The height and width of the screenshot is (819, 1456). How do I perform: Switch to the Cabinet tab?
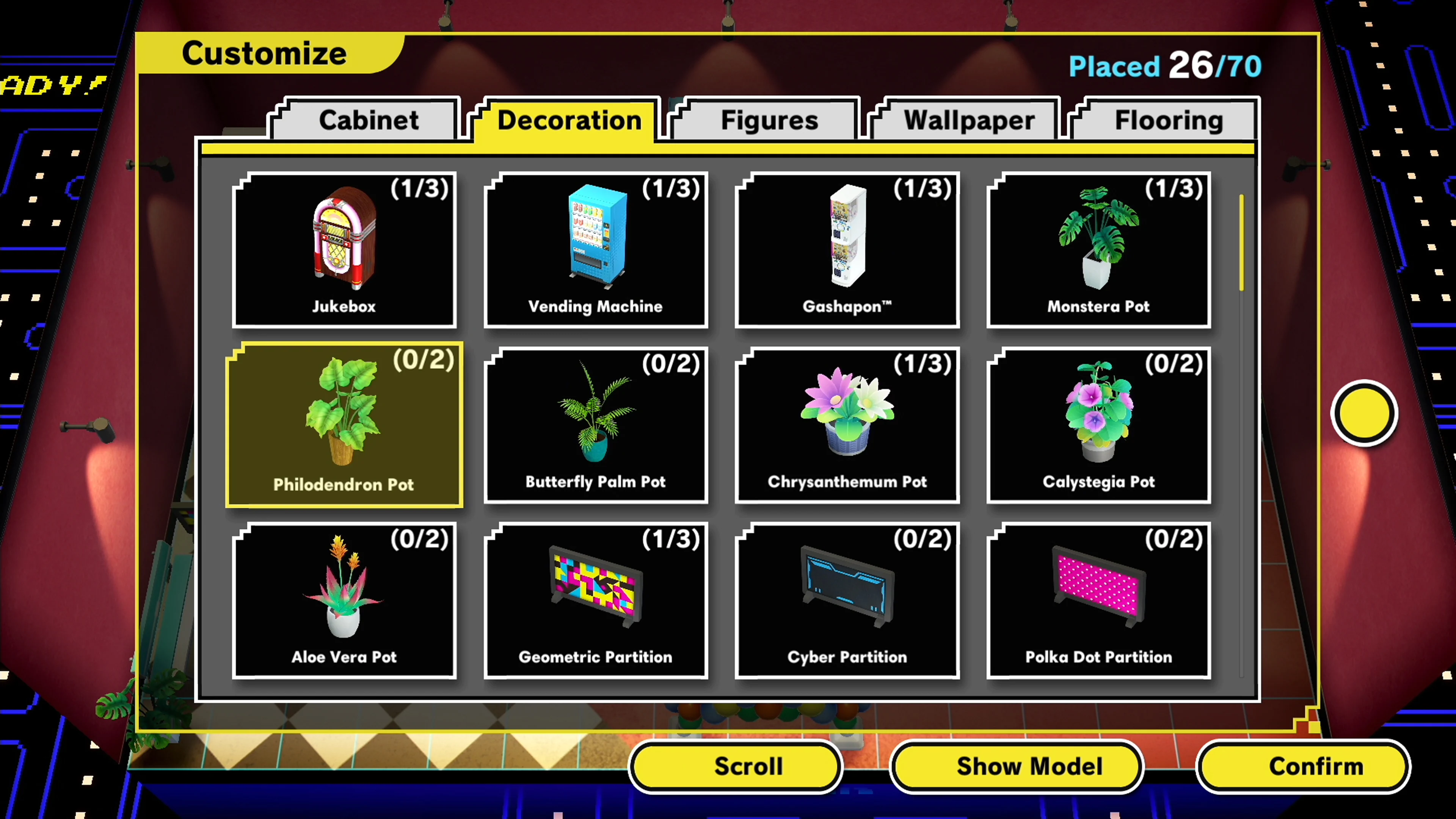point(368,120)
